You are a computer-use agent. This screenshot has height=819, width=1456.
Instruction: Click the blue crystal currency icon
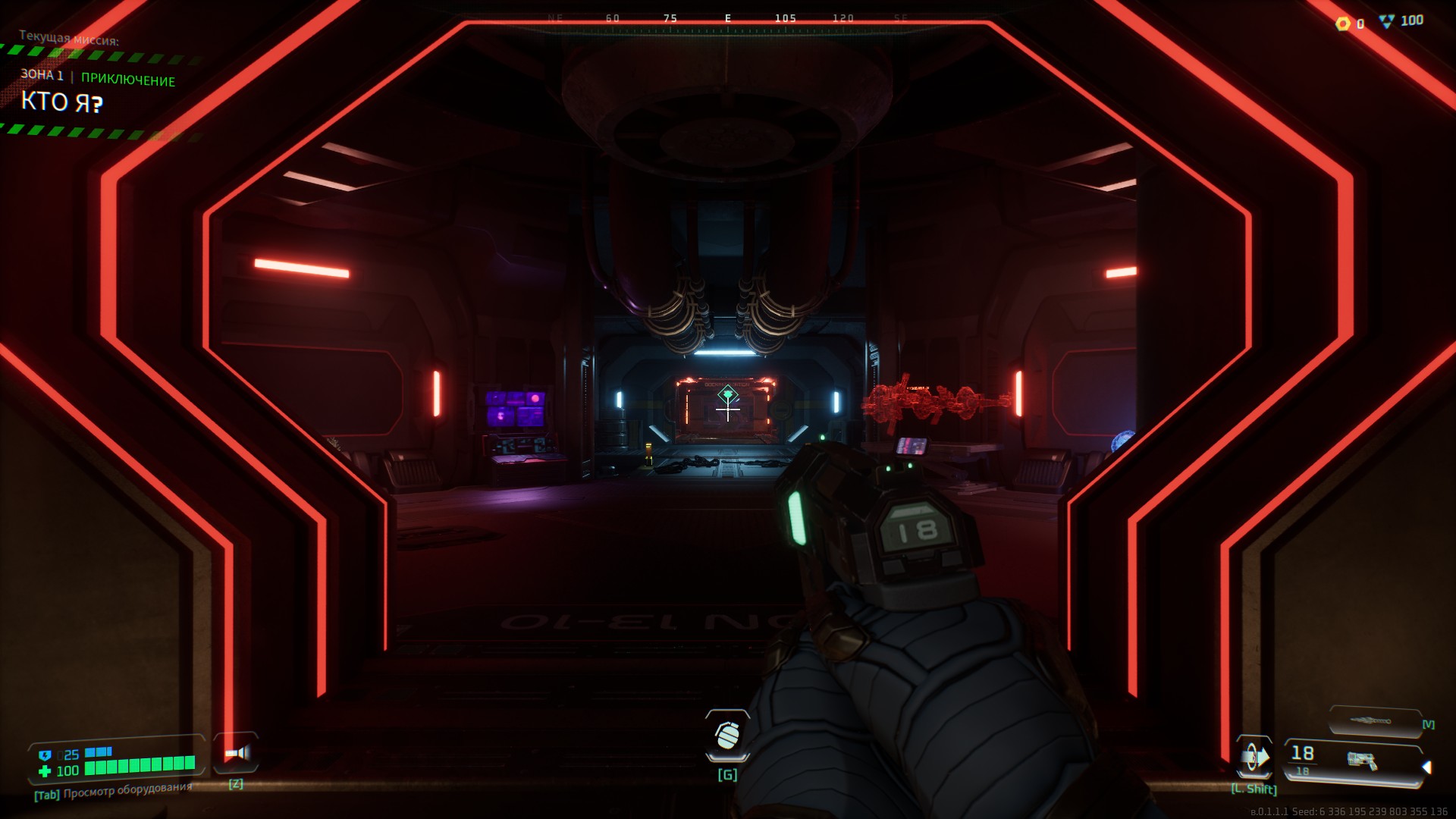coord(1386,22)
